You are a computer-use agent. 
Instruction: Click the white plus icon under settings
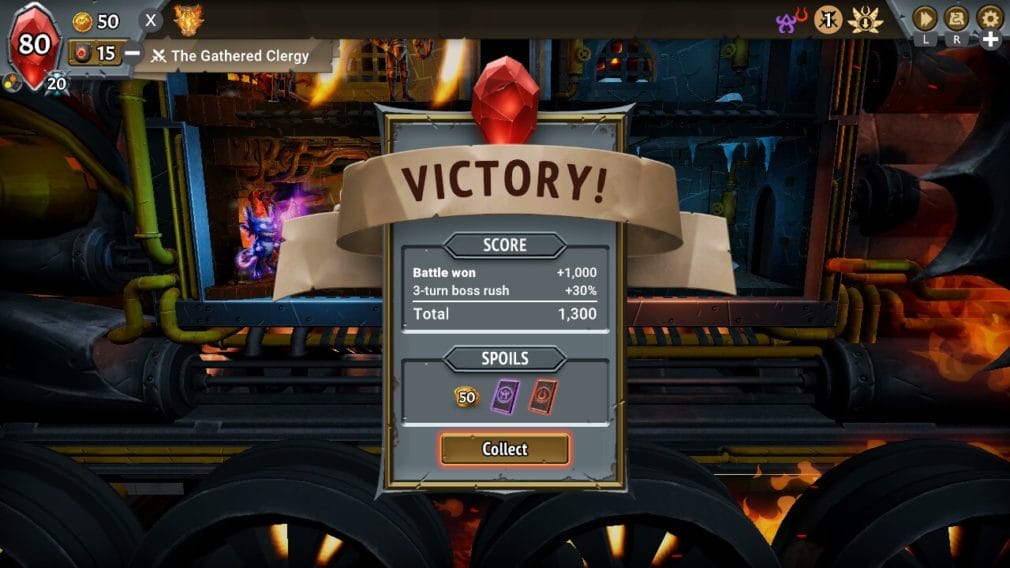coord(990,40)
